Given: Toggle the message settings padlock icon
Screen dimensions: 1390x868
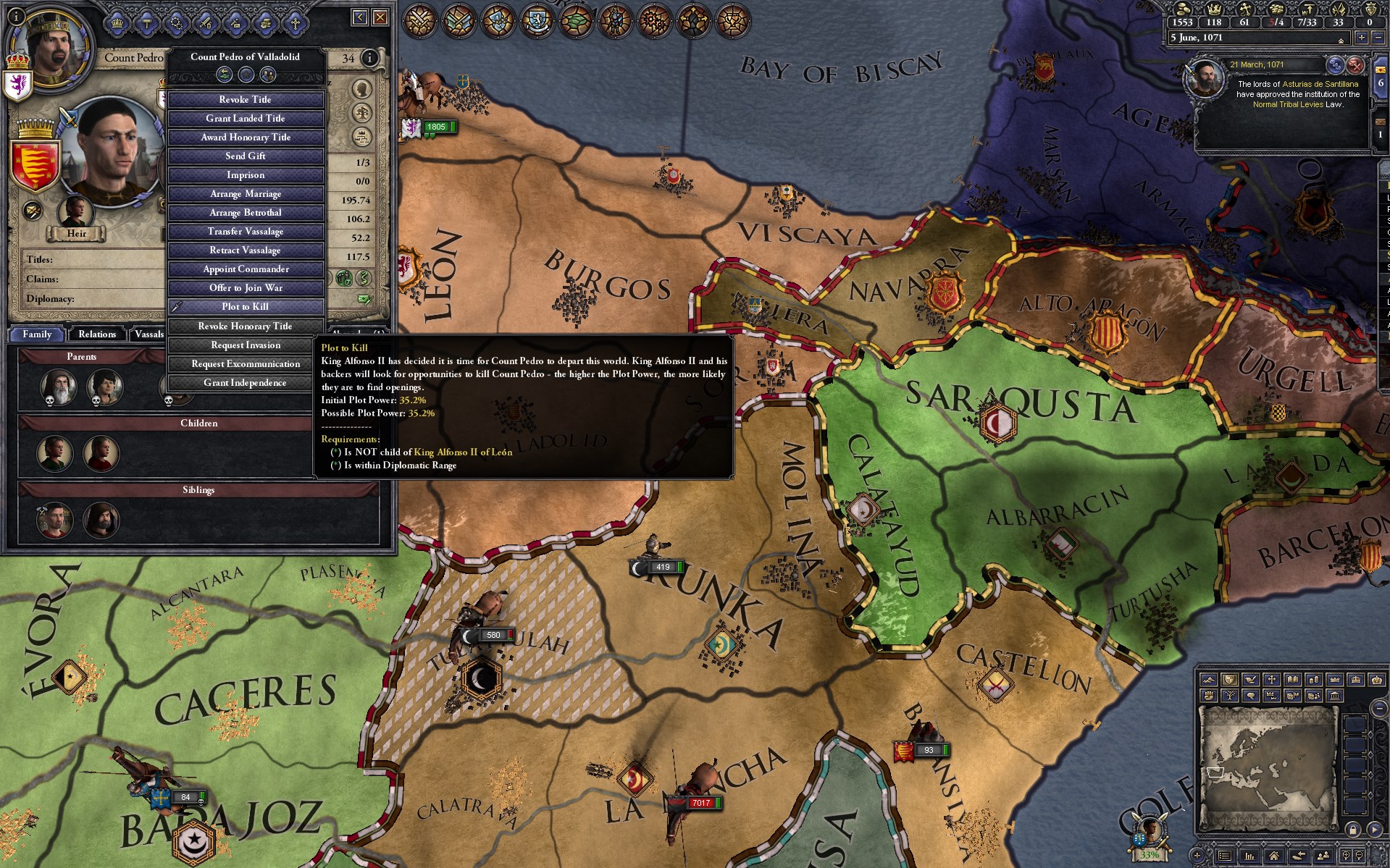Looking at the screenshot, I should (x=1353, y=830).
